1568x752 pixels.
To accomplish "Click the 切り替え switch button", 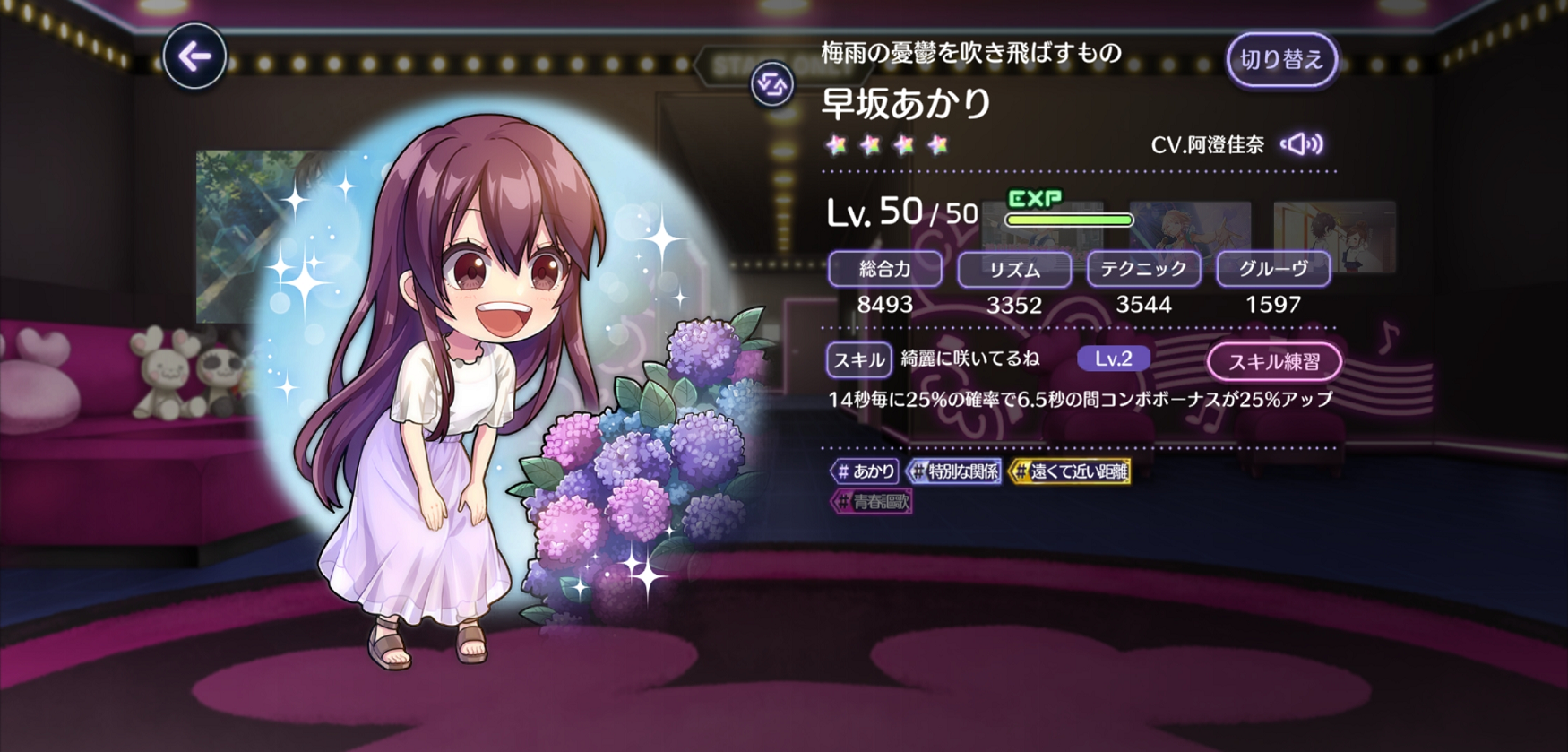I will coord(1281,60).
